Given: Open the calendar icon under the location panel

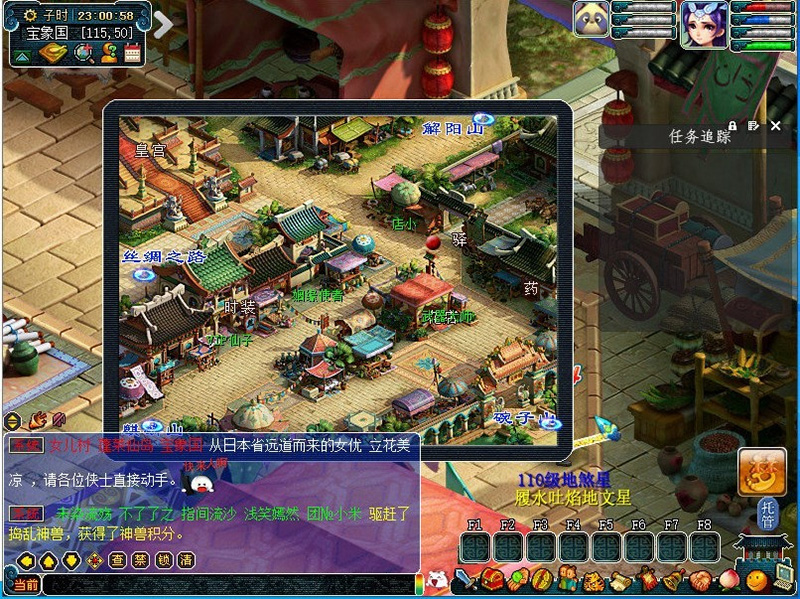Looking at the screenshot, I should (132, 52).
